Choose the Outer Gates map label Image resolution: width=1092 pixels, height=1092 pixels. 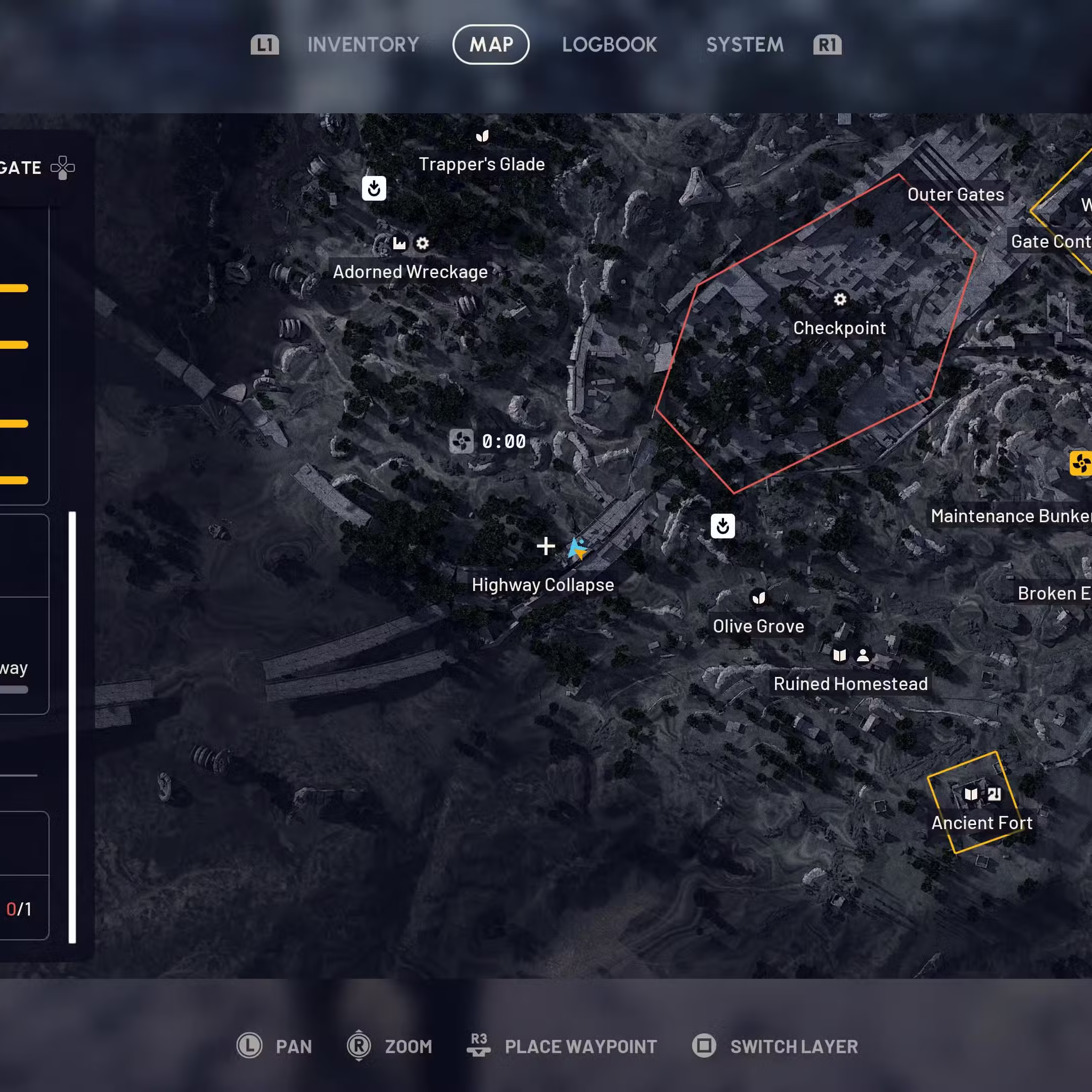click(955, 195)
